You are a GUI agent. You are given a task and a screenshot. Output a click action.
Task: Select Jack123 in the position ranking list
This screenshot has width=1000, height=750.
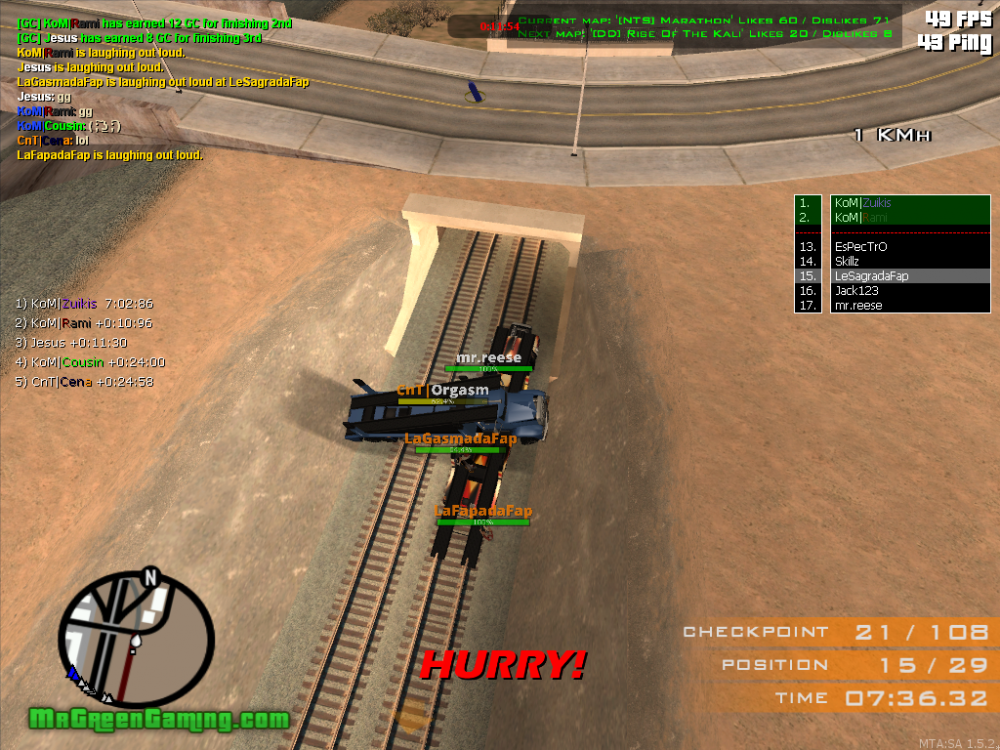(x=855, y=291)
